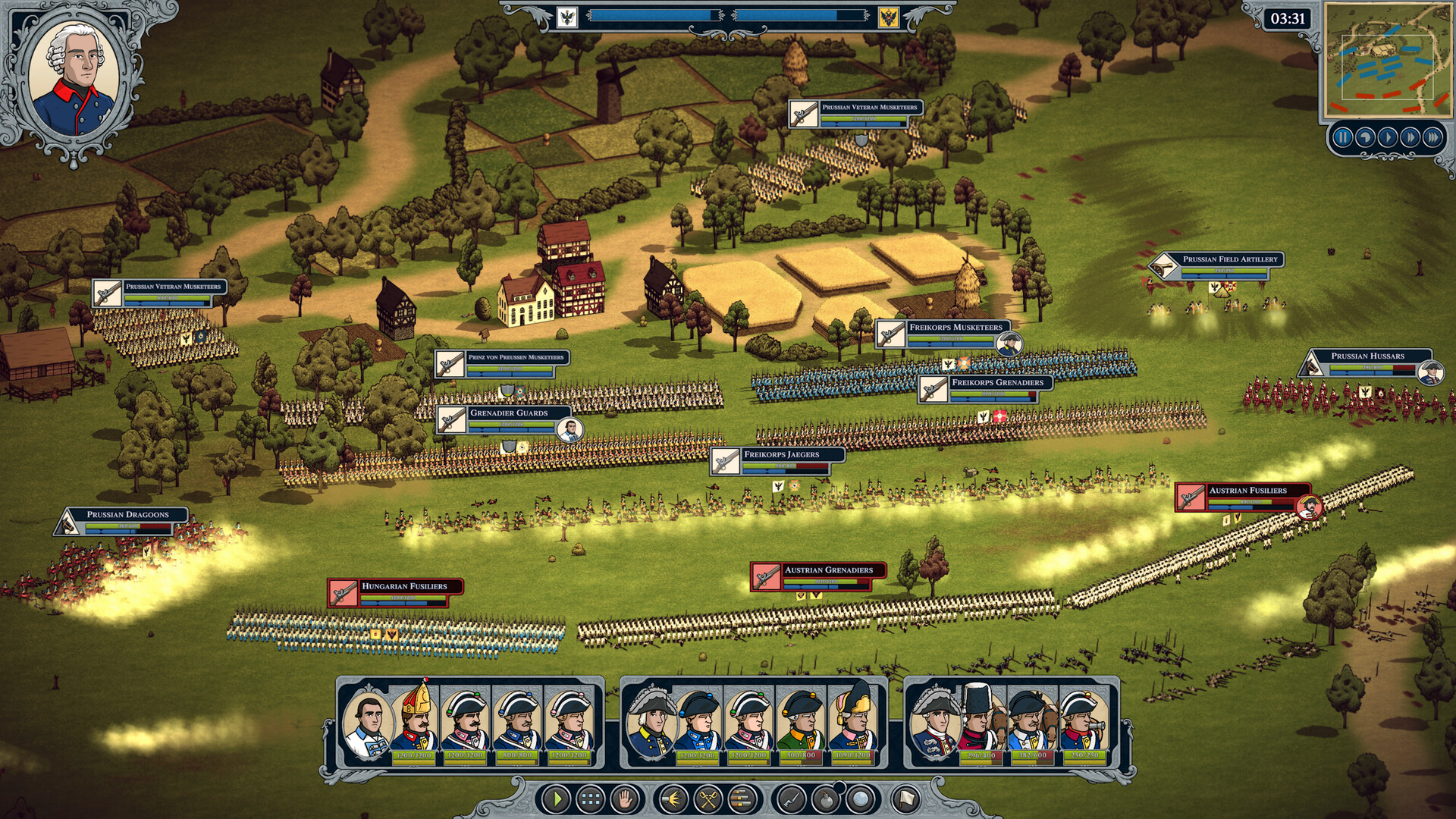
Task: Click the white flag retreat button
Action: [x=906, y=799]
